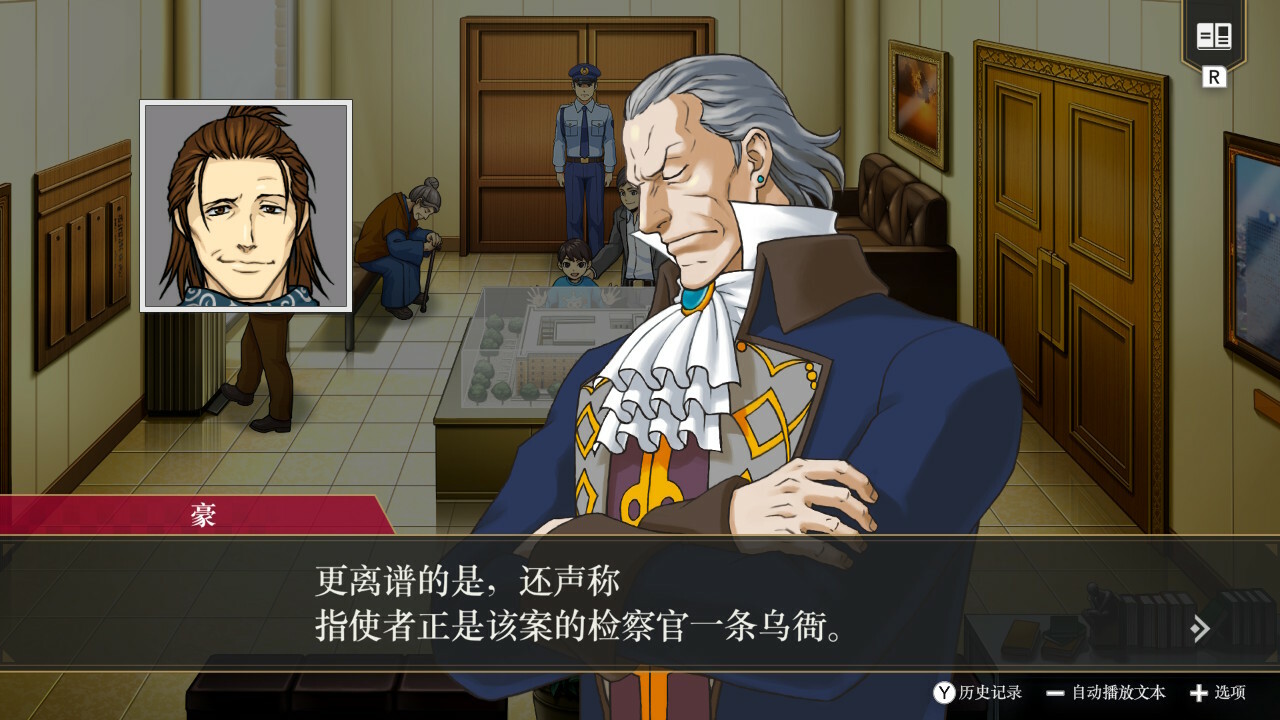Advance dialogue with the arrow indicator
Image resolution: width=1280 pixels, height=720 pixels.
pos(1200,628)
